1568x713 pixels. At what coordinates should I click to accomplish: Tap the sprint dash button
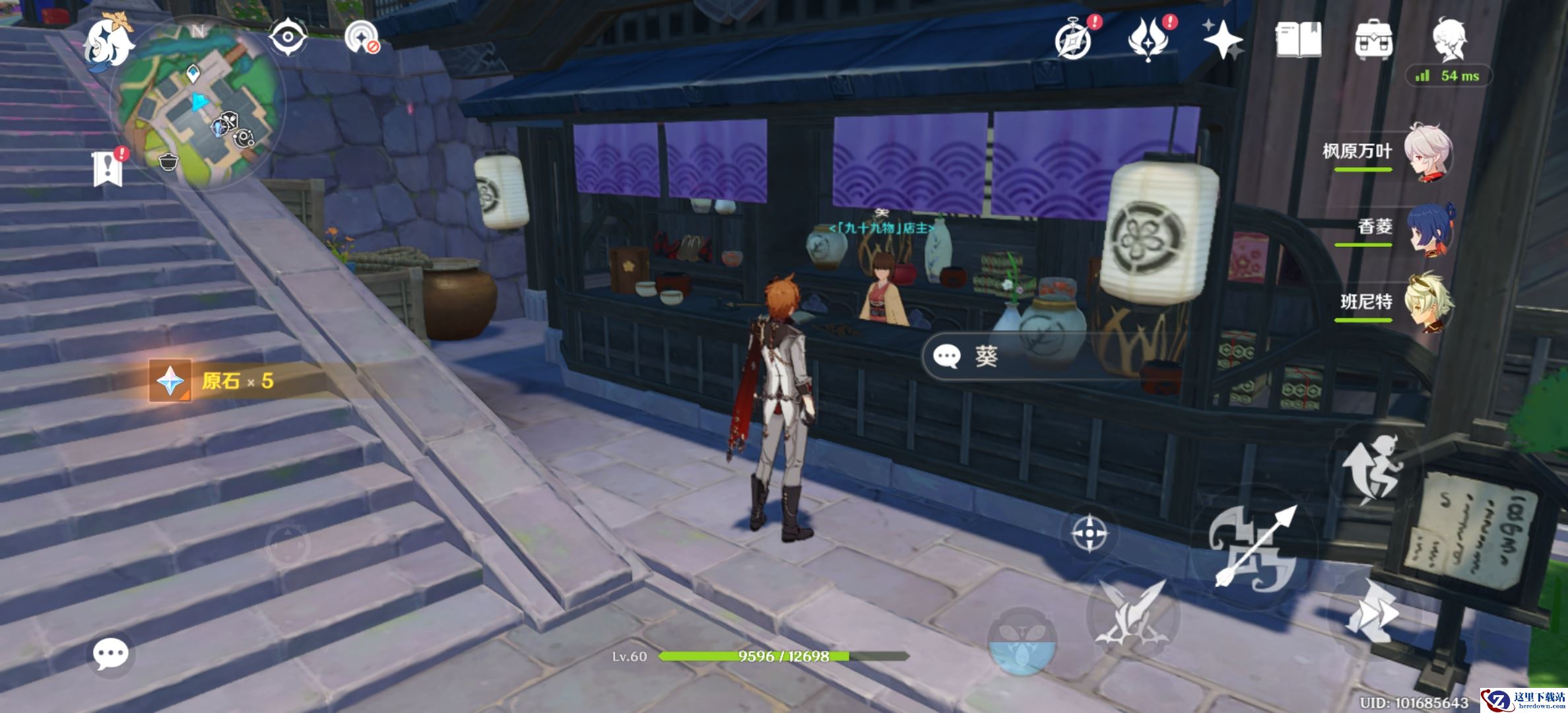1371,613
